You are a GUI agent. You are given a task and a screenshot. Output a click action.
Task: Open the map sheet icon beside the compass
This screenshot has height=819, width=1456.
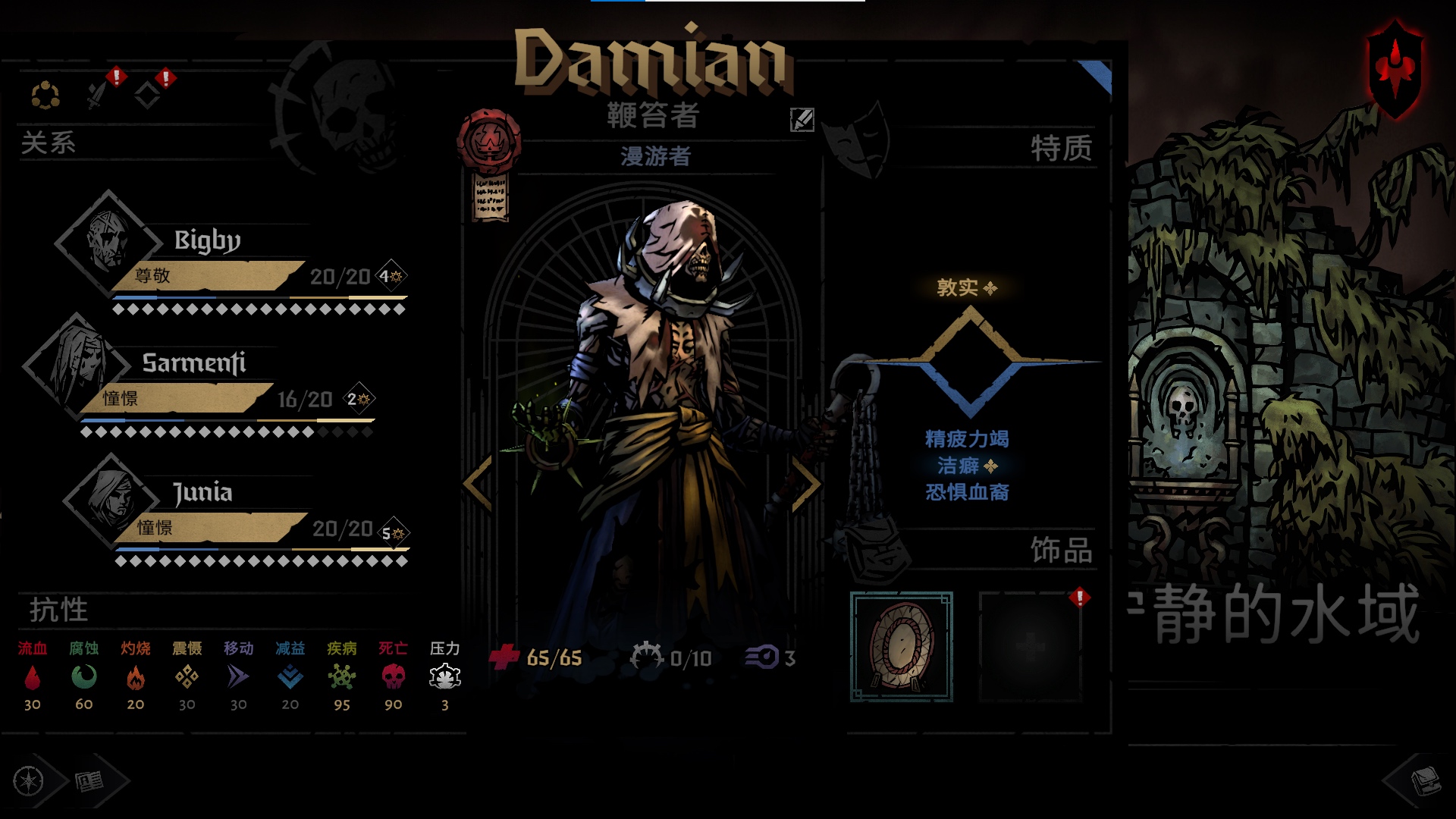click(x=89, y=781)
